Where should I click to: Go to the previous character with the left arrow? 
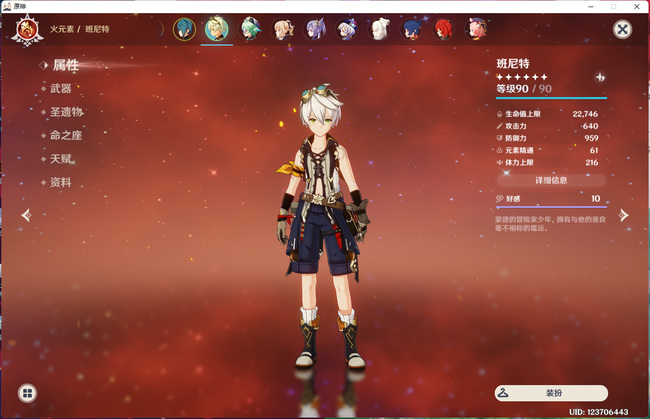pos(26,215)
